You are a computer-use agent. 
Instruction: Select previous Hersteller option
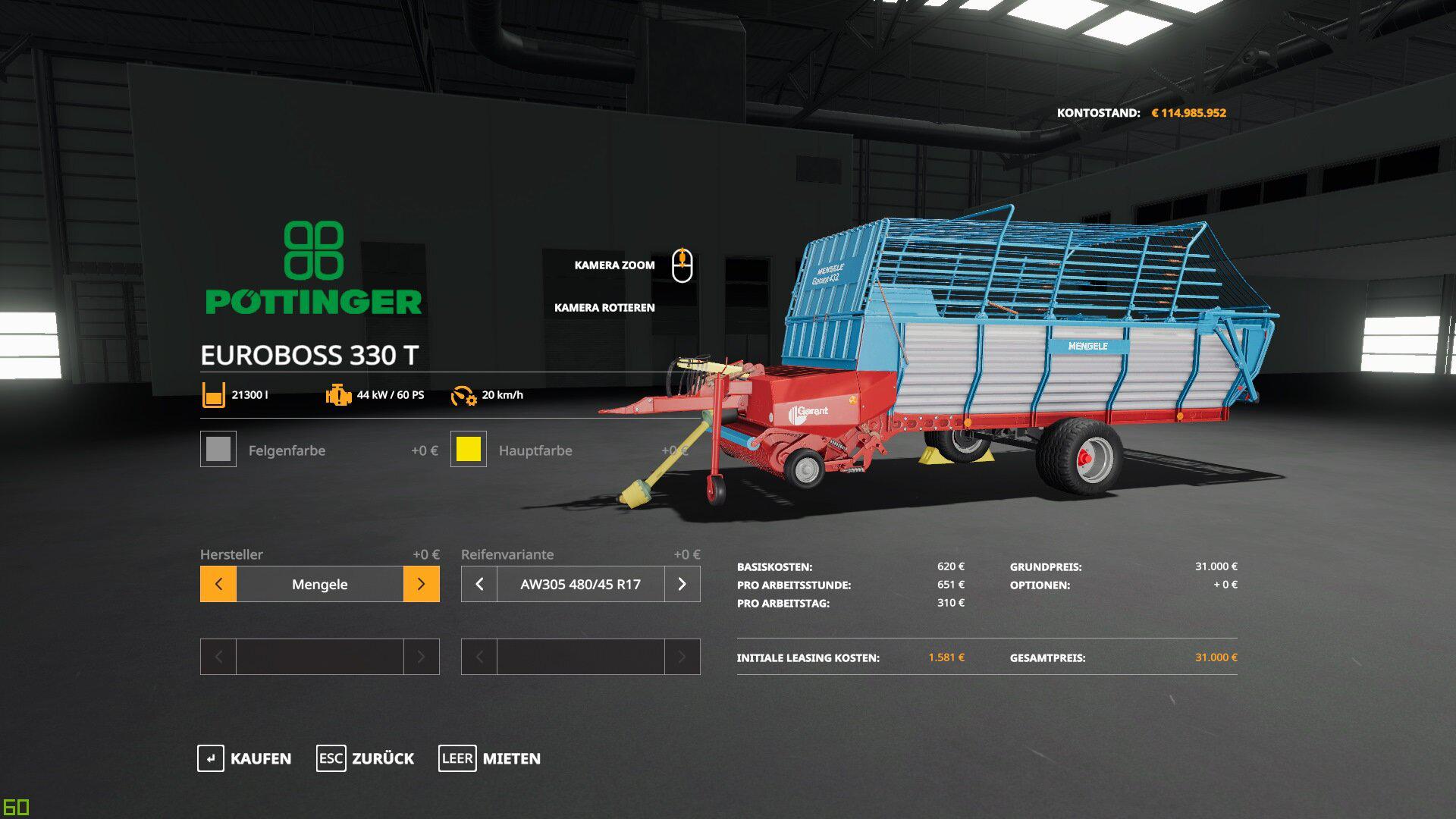218,584
